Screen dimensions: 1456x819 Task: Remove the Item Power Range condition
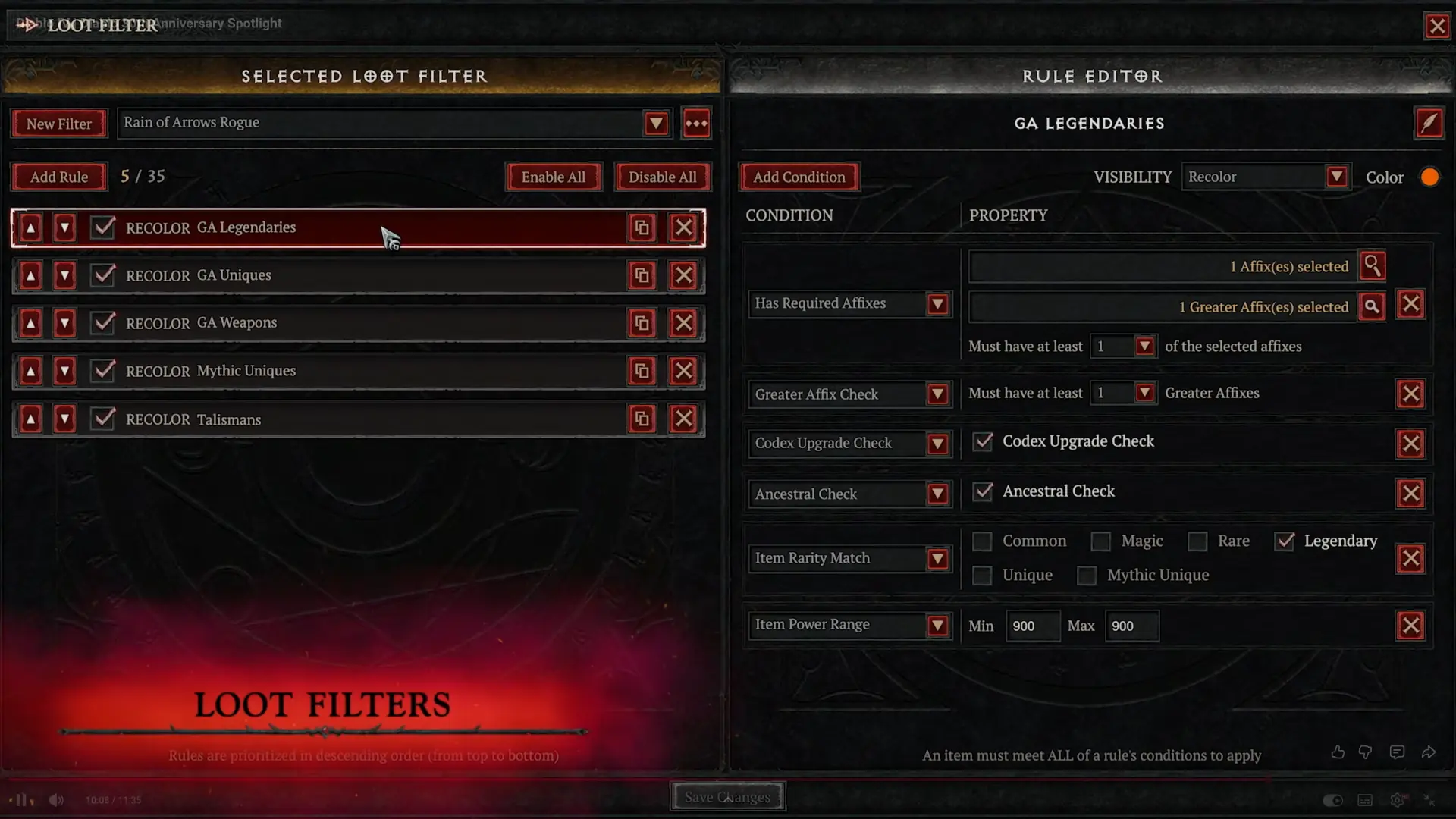pyautogui.click(x=1410, y=625)
